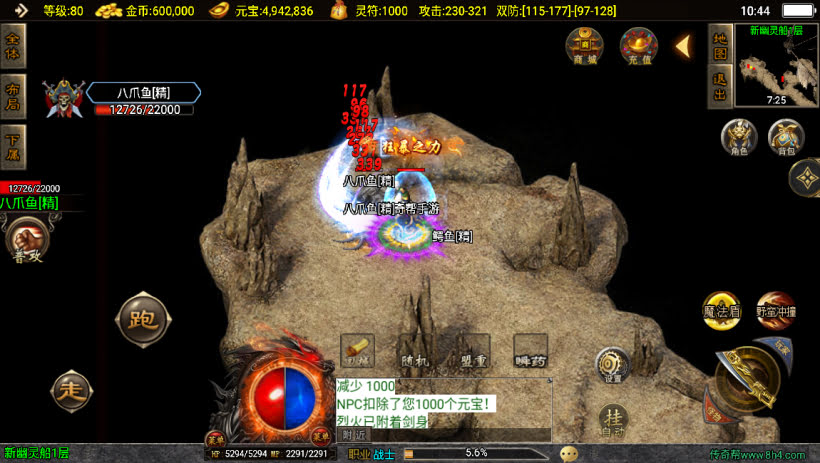Viewport: 820px width, 463px height.
Task: Open the 充值 recharge icon
Action: tap(639, 46)
